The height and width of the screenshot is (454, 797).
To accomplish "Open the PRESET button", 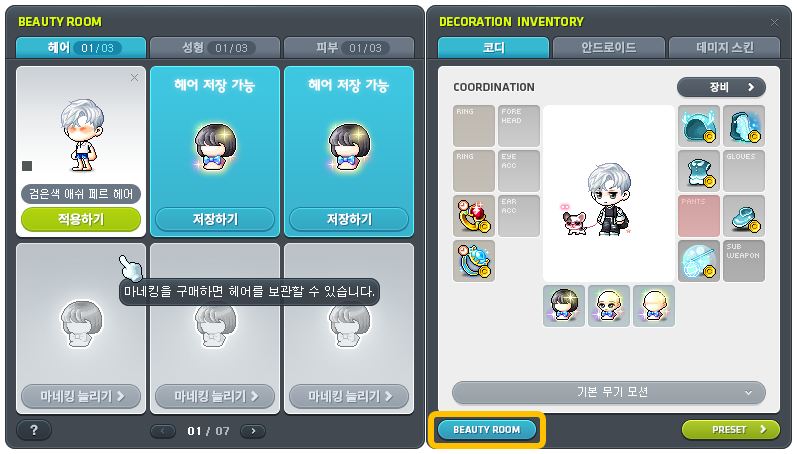I will tap(731, 429).
